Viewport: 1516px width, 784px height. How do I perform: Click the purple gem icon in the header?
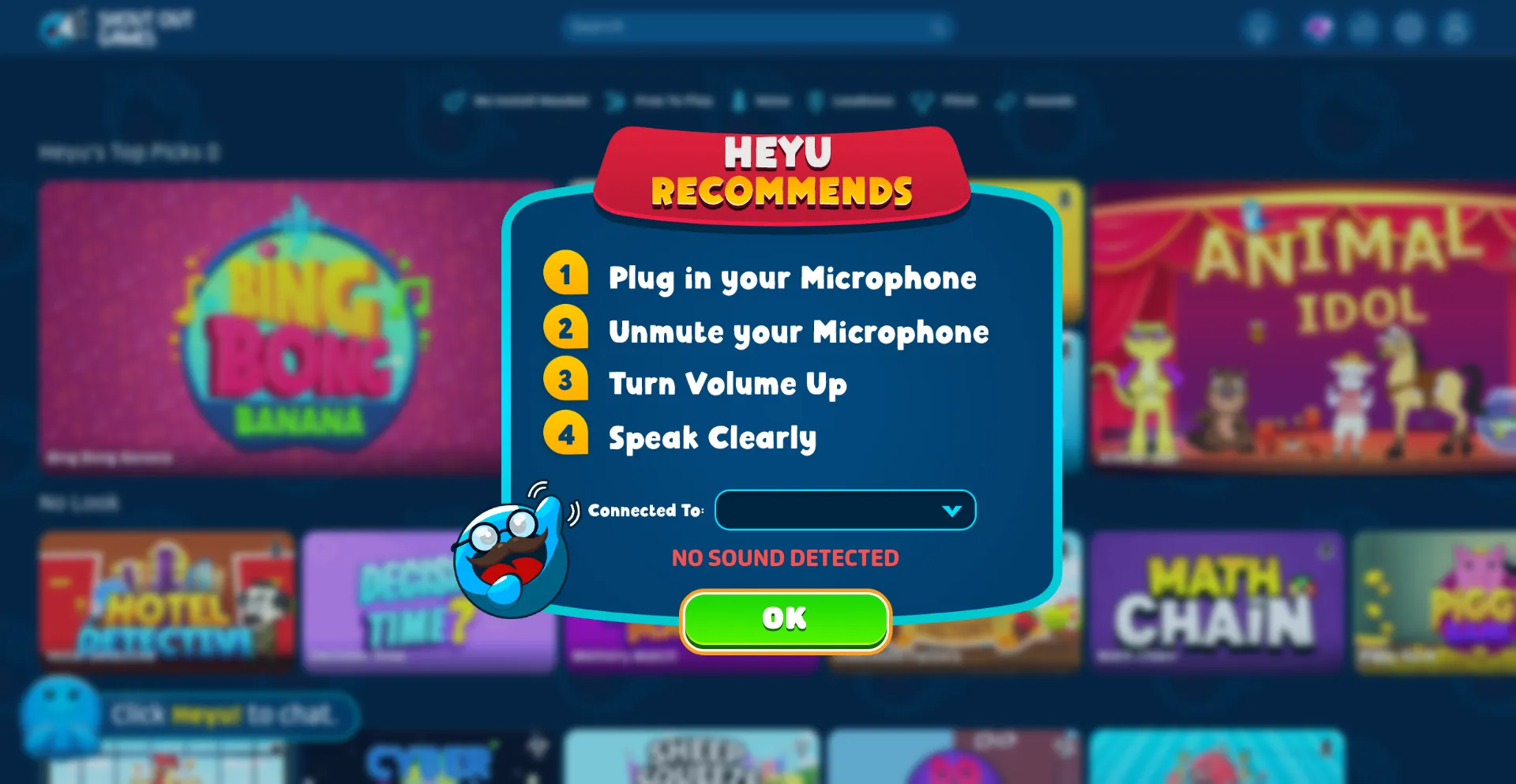click(x=1317, y=27)
